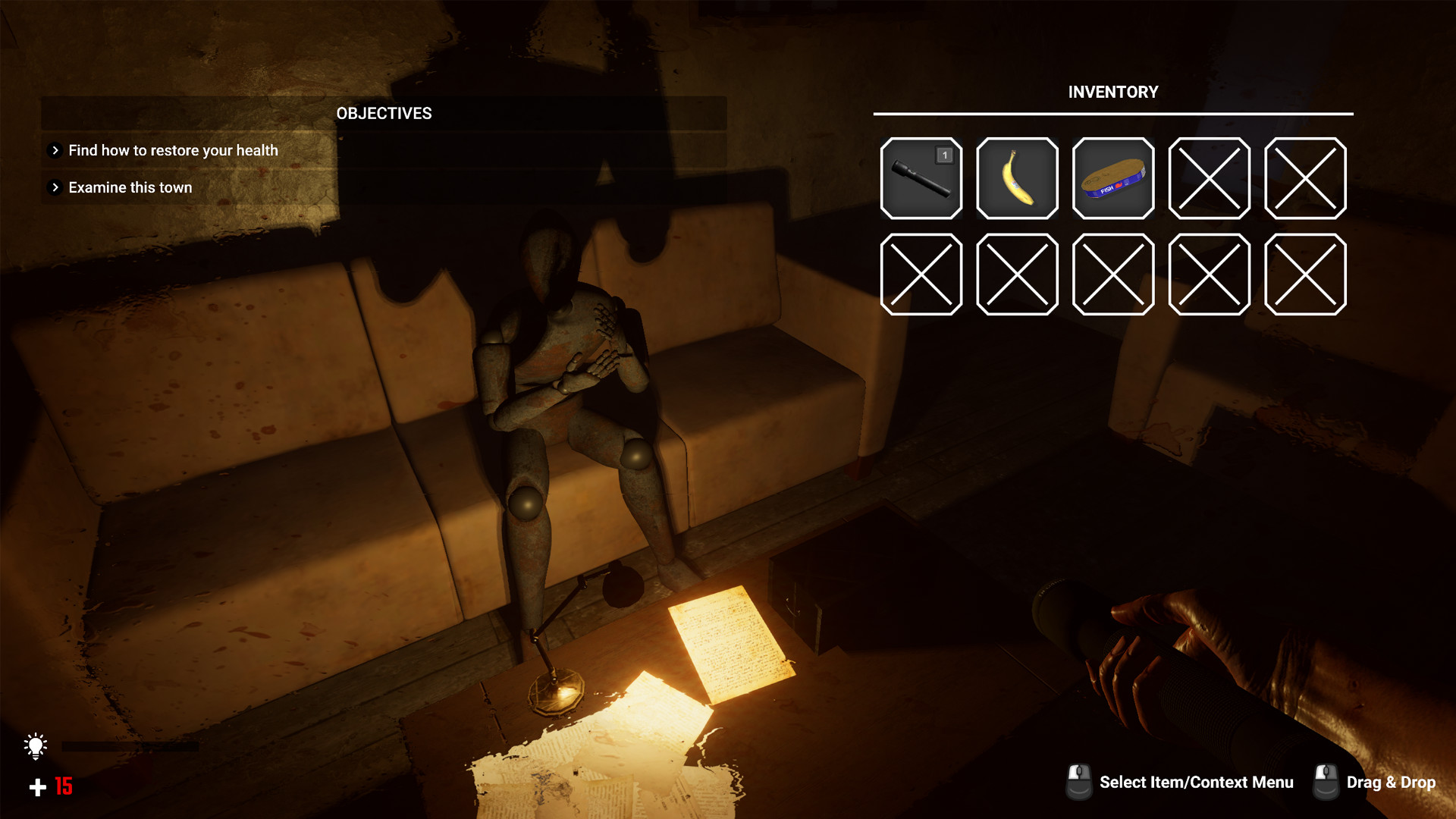This screenshot has height=819, width=1456.
Task: Switch to the Inventory panel
Action: point(1112,92)
